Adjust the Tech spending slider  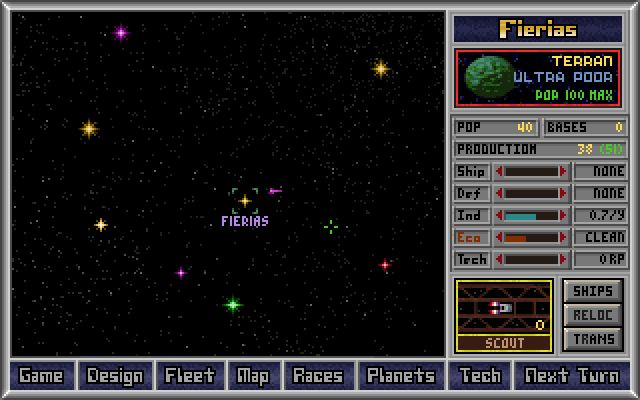[531, 259]
